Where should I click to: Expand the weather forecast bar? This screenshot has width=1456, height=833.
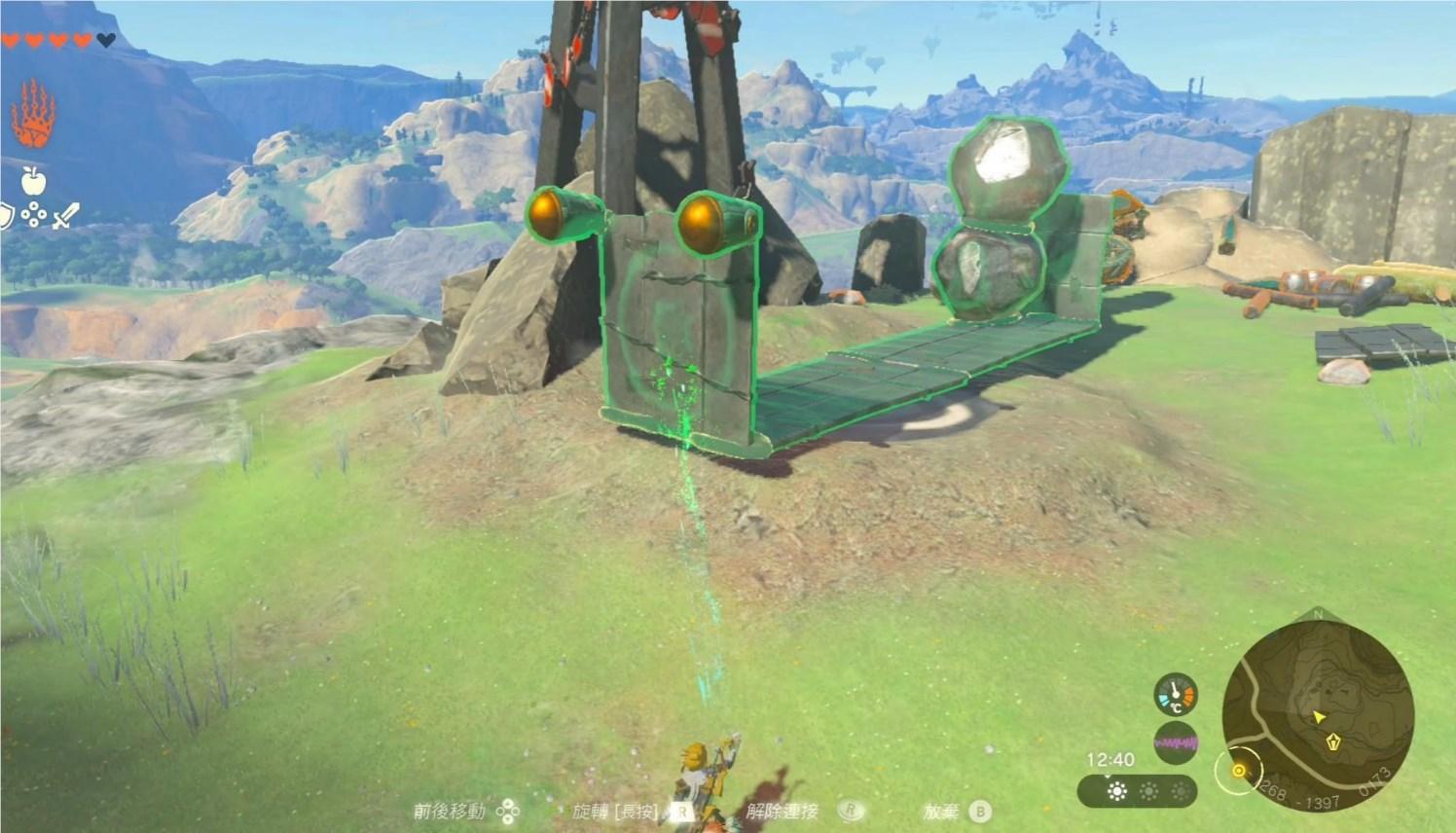1138,791
